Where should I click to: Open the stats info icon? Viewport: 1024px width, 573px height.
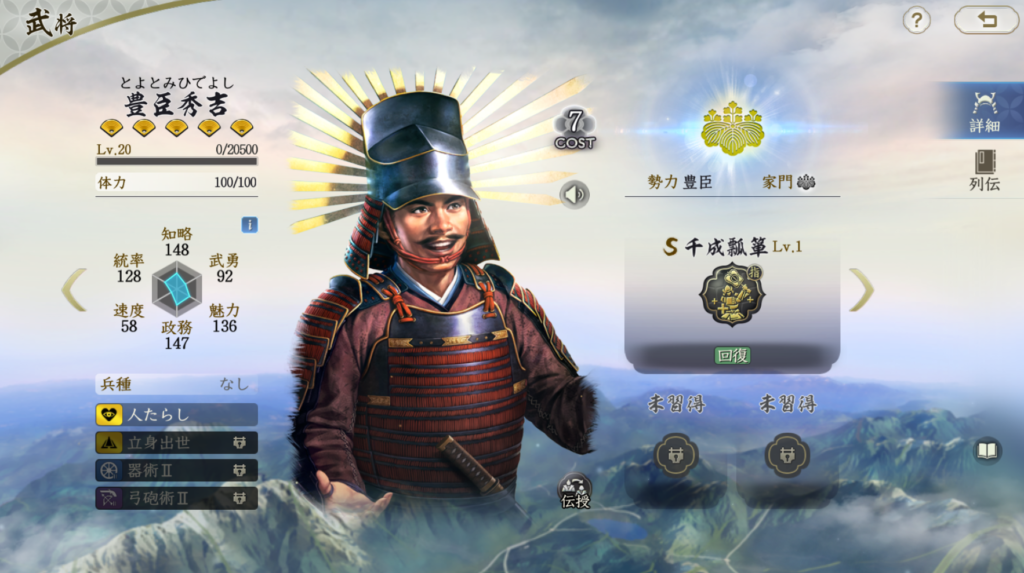click(249, 225)
